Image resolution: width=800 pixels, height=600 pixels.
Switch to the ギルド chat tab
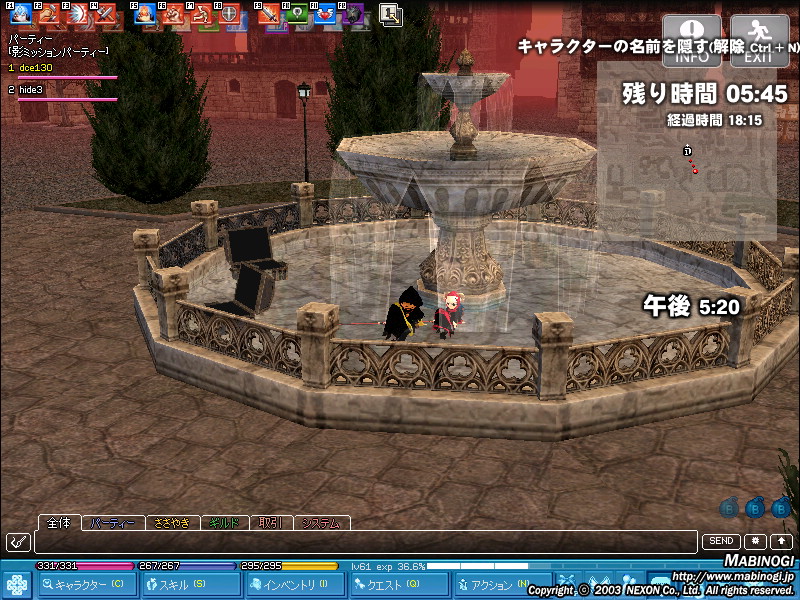(224, 523)
